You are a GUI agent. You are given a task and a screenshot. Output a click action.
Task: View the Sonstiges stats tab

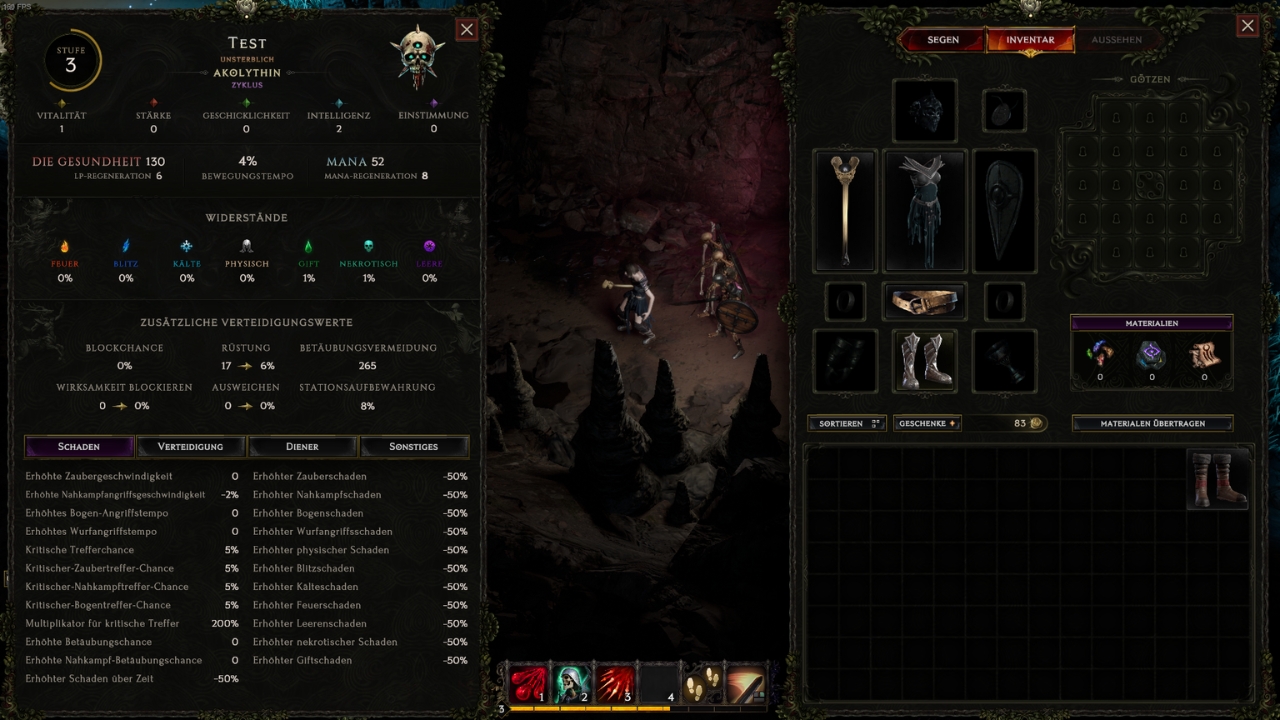point(414,446)
